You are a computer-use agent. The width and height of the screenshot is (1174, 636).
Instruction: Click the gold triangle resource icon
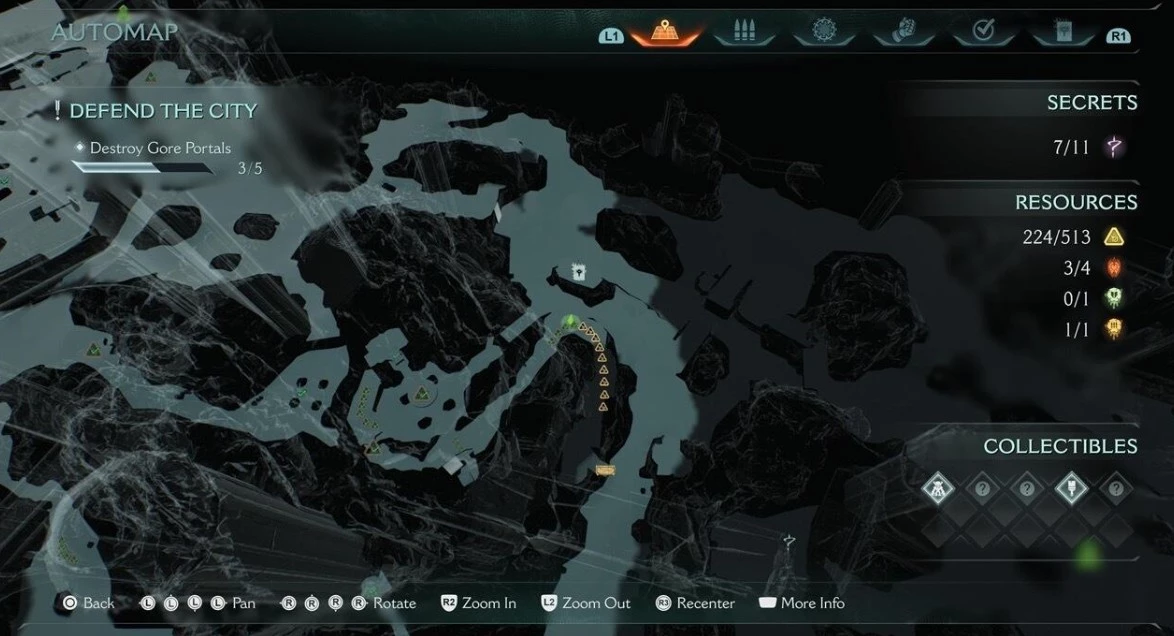(1113, 237)
